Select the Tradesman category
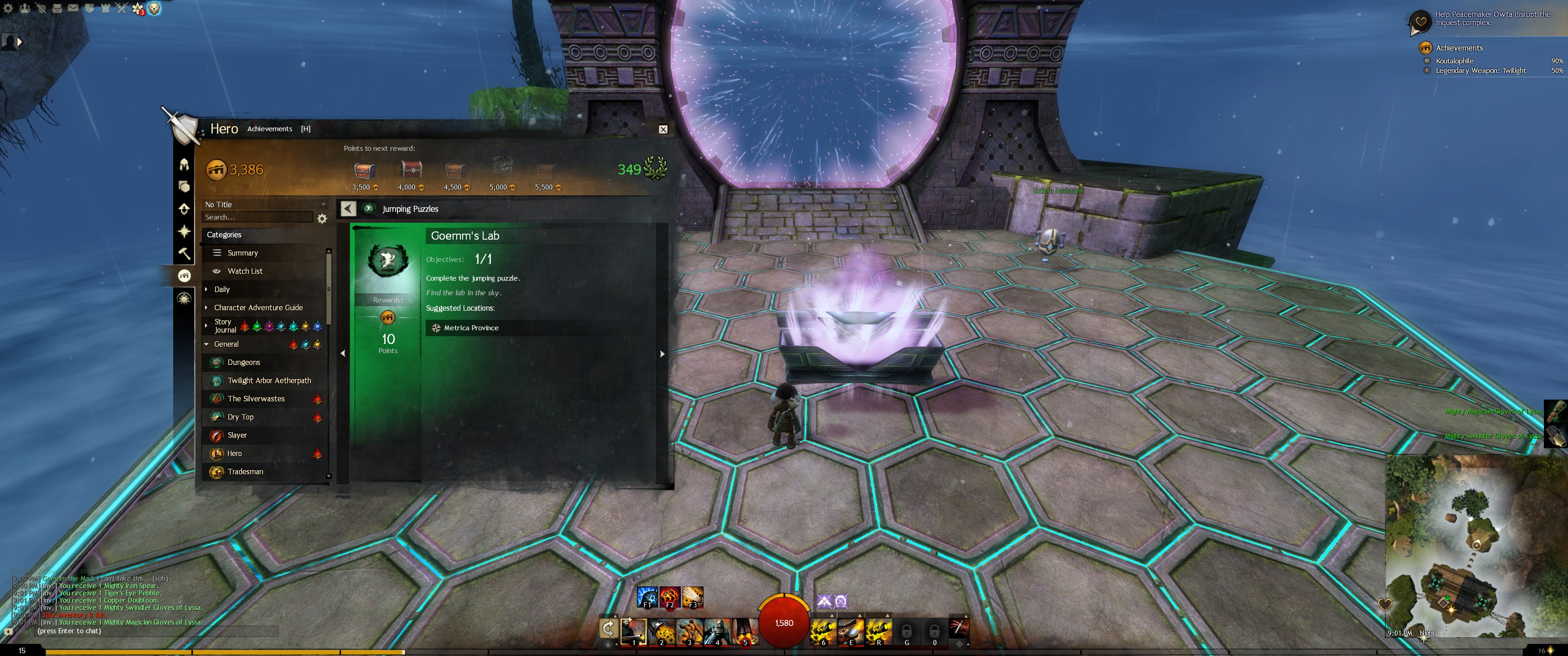The image size is (1568, 656). click(245, 472)
